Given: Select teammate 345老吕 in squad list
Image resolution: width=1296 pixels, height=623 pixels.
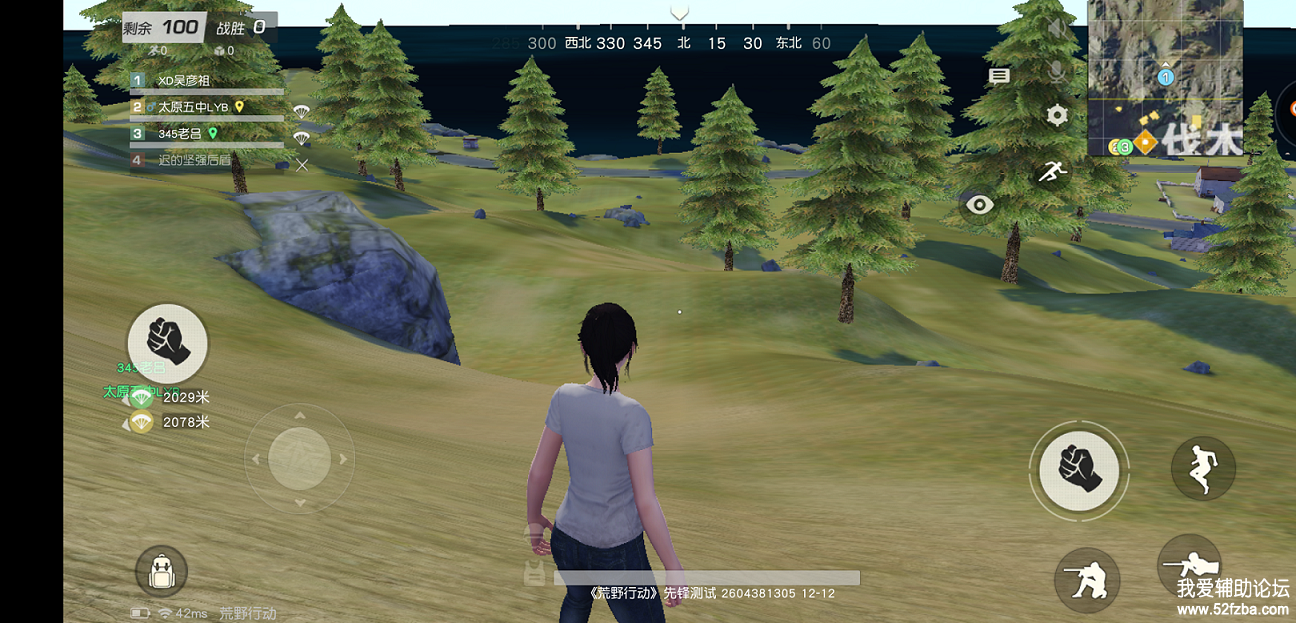Looking at the screenshot, I should click(183, 133).
